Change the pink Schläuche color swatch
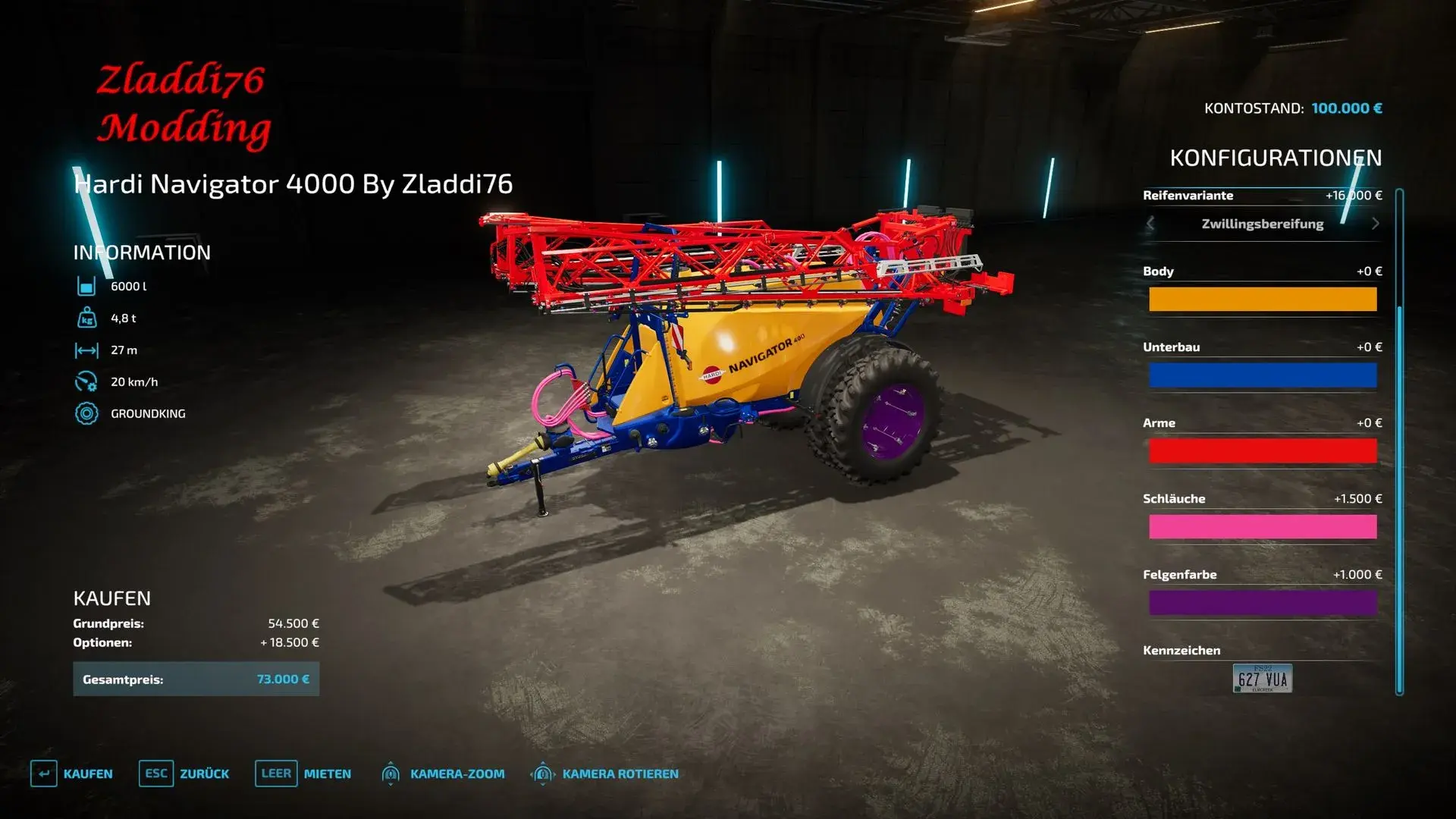 click(x=1263, y=527)
